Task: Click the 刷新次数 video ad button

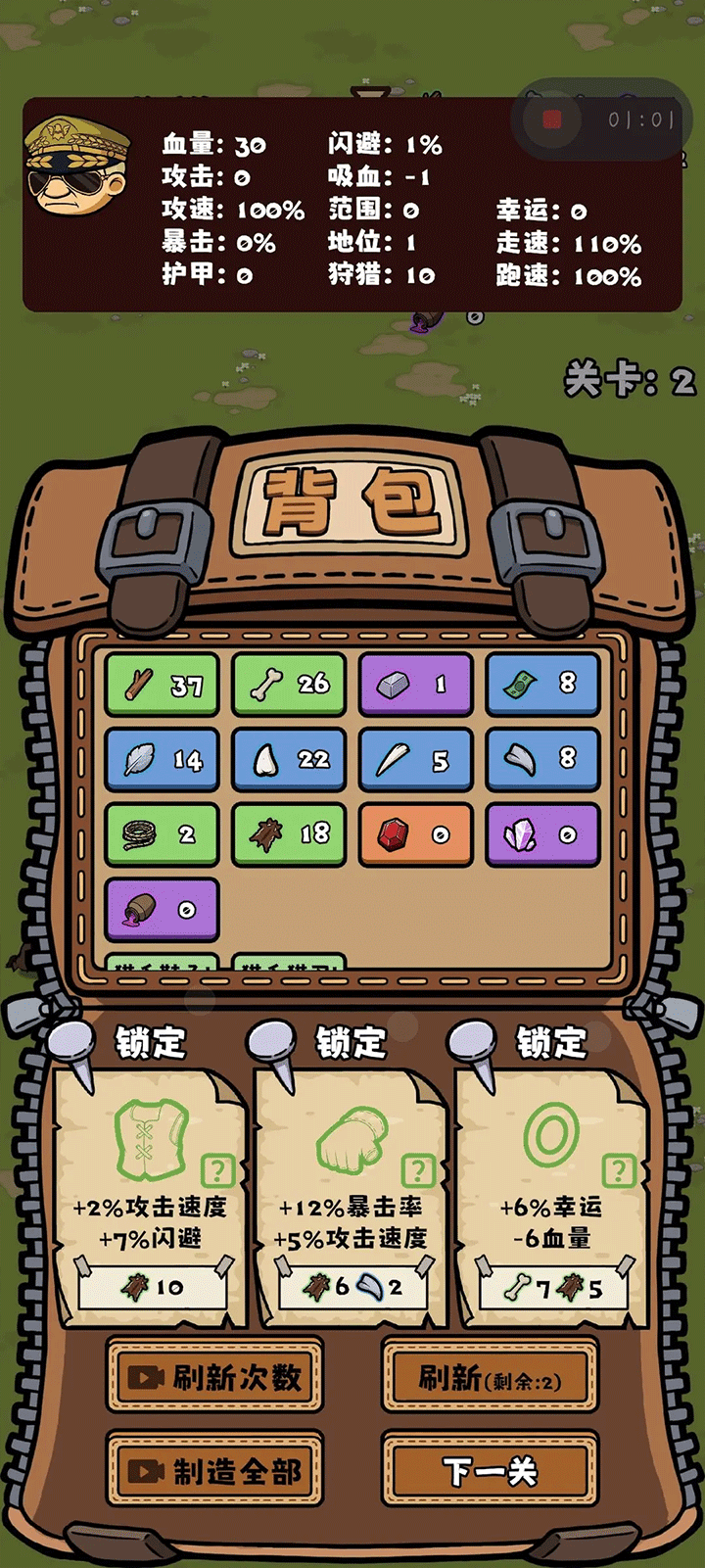Action: pyautogui.click(x=214, y=1377)
